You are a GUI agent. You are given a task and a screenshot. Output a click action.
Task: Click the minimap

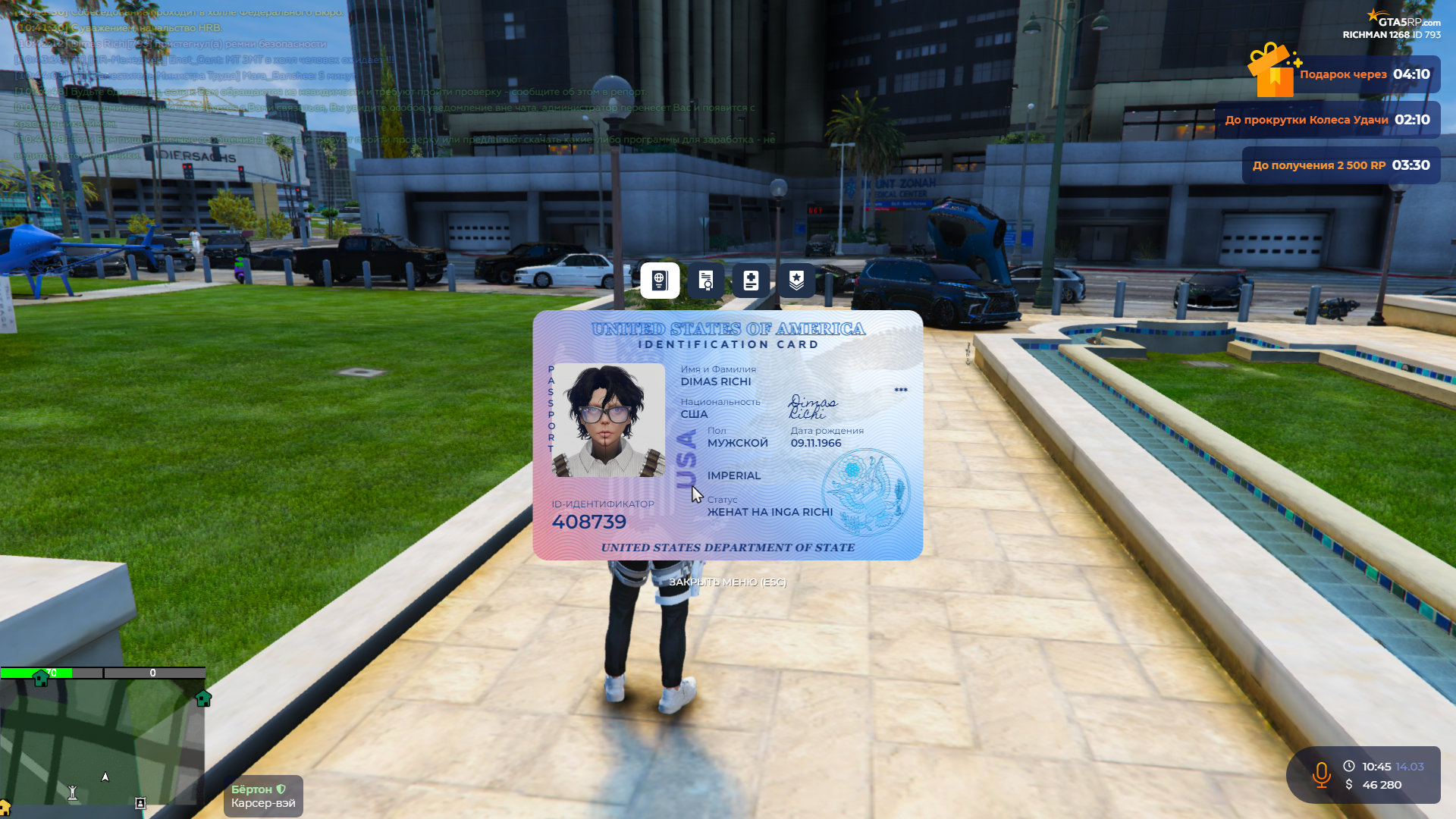102,742
